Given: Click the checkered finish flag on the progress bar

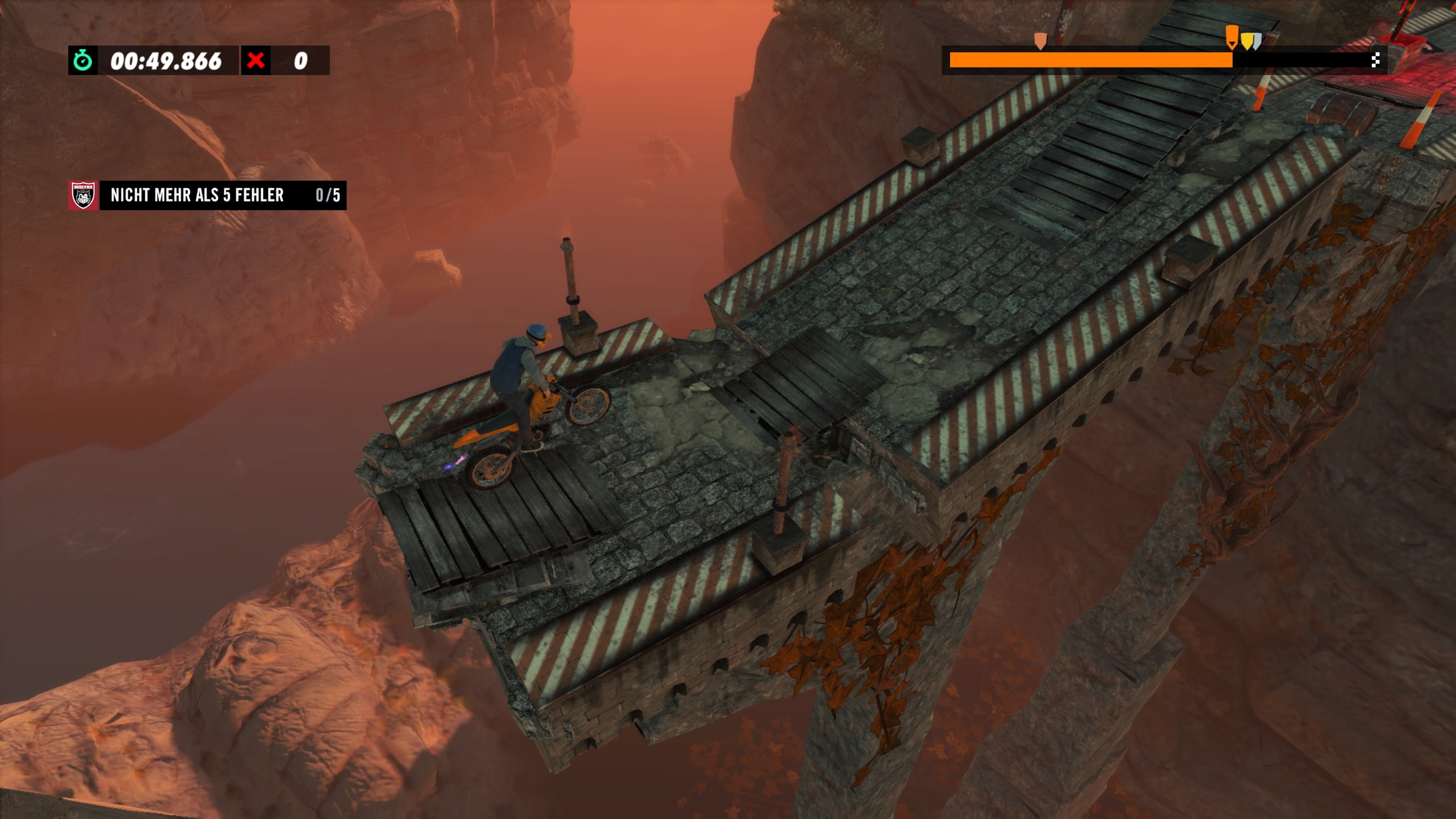Looking at the screenshot, I should 1375,60.
